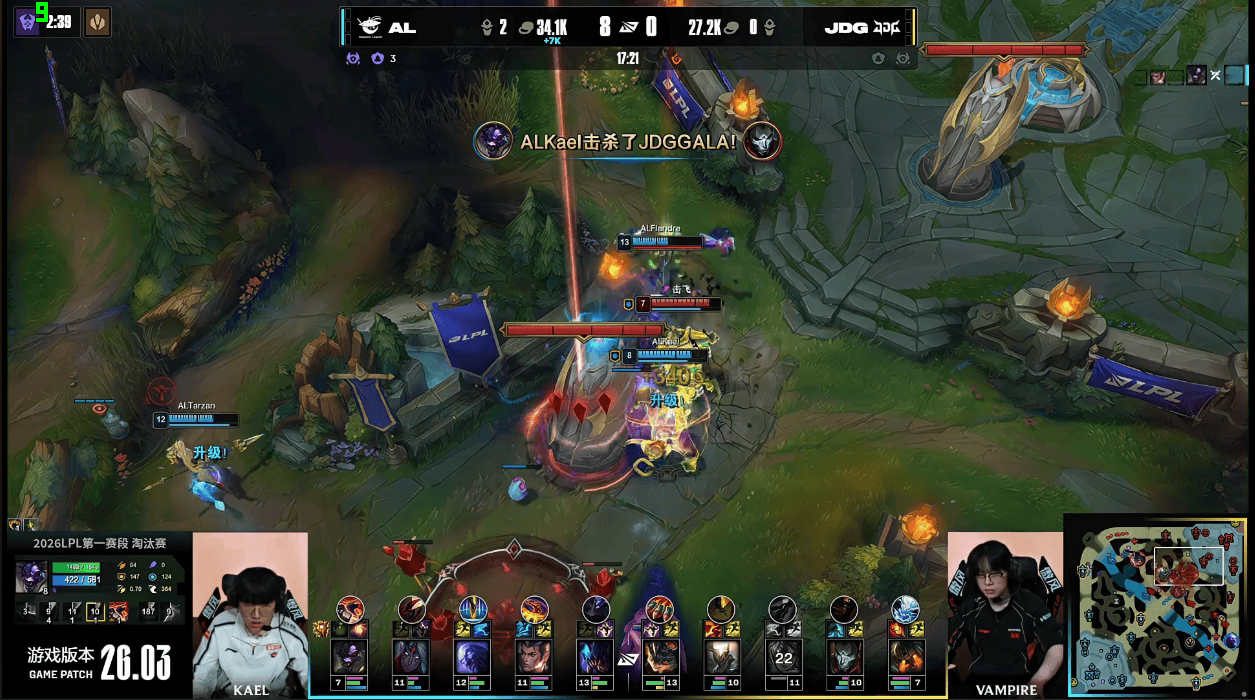Select the dead champion showing 22 respawn timer
Image resolution: width=1255 pixels, height=700 pixels.
(783, 657)
